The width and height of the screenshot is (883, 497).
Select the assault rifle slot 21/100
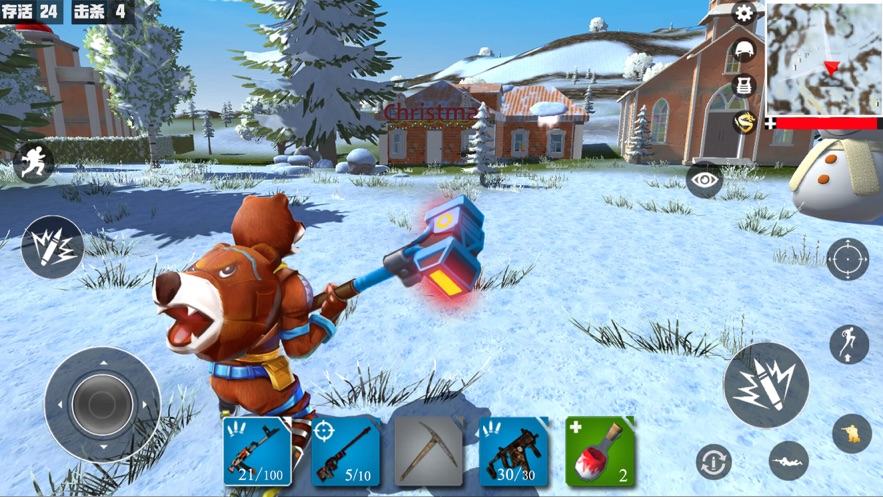(x=257, y=452)
